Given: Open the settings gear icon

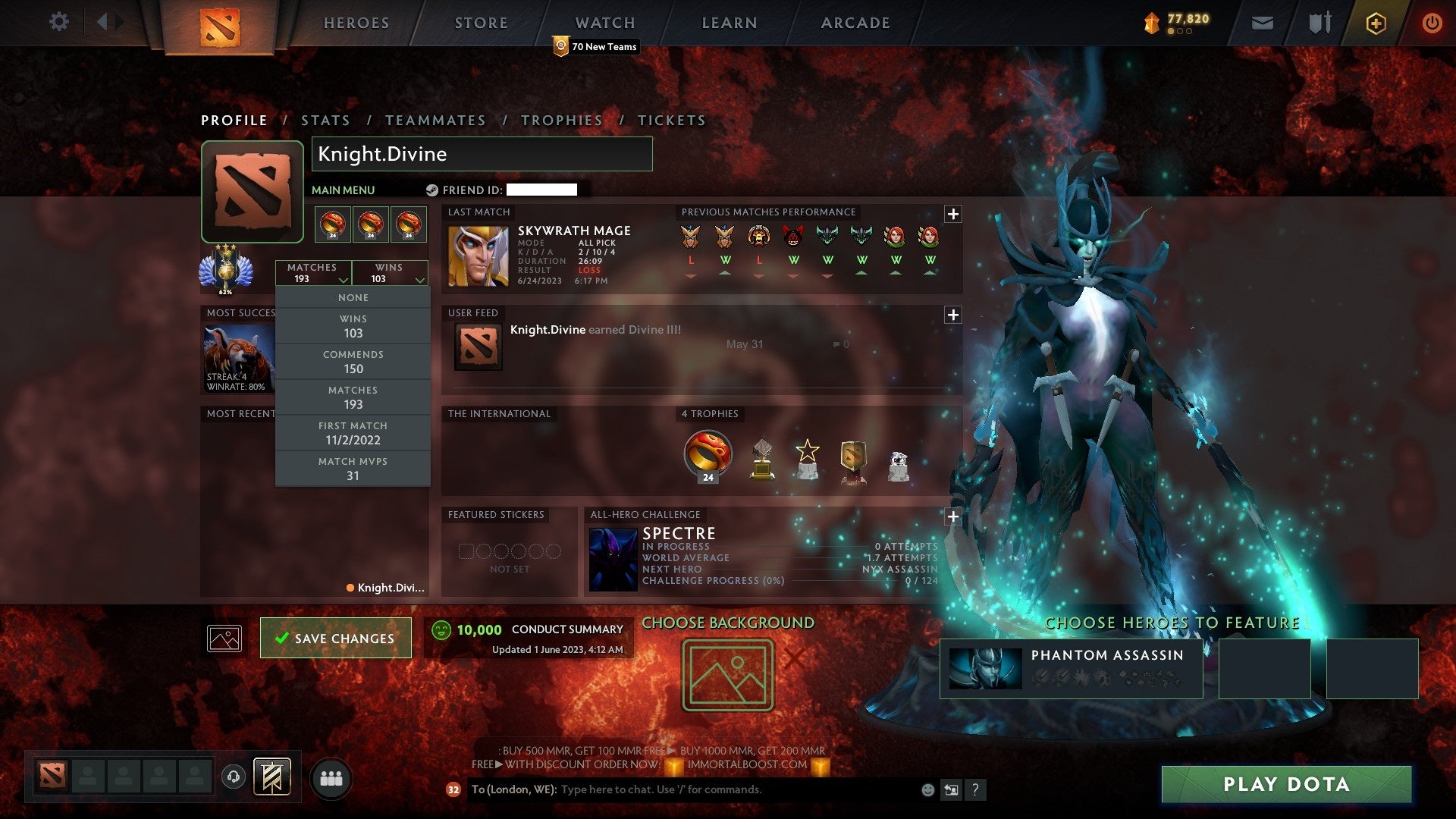Looking at the screenshot, I should 58,22.
